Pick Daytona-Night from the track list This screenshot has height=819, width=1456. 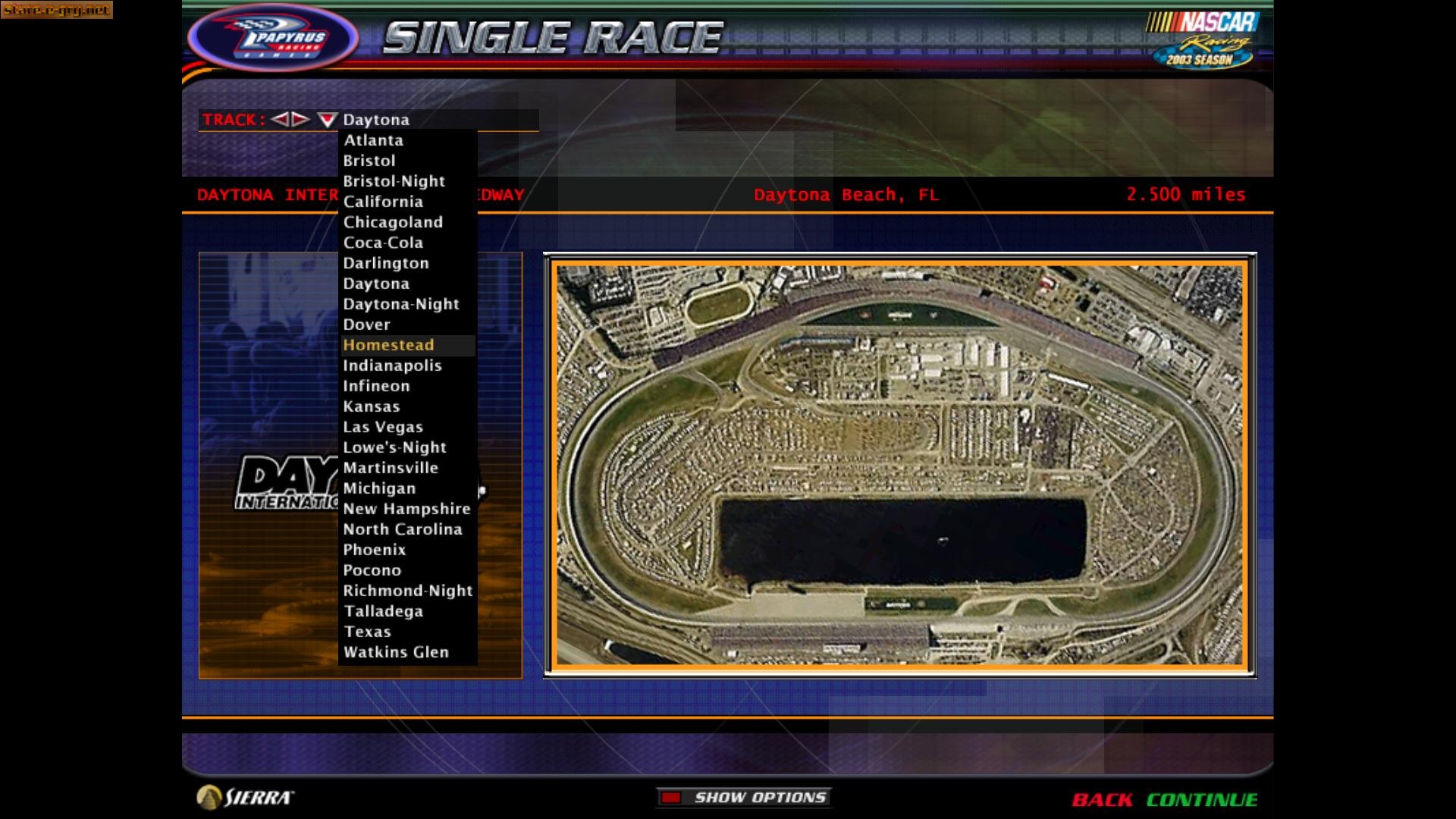tap(401, 303)
